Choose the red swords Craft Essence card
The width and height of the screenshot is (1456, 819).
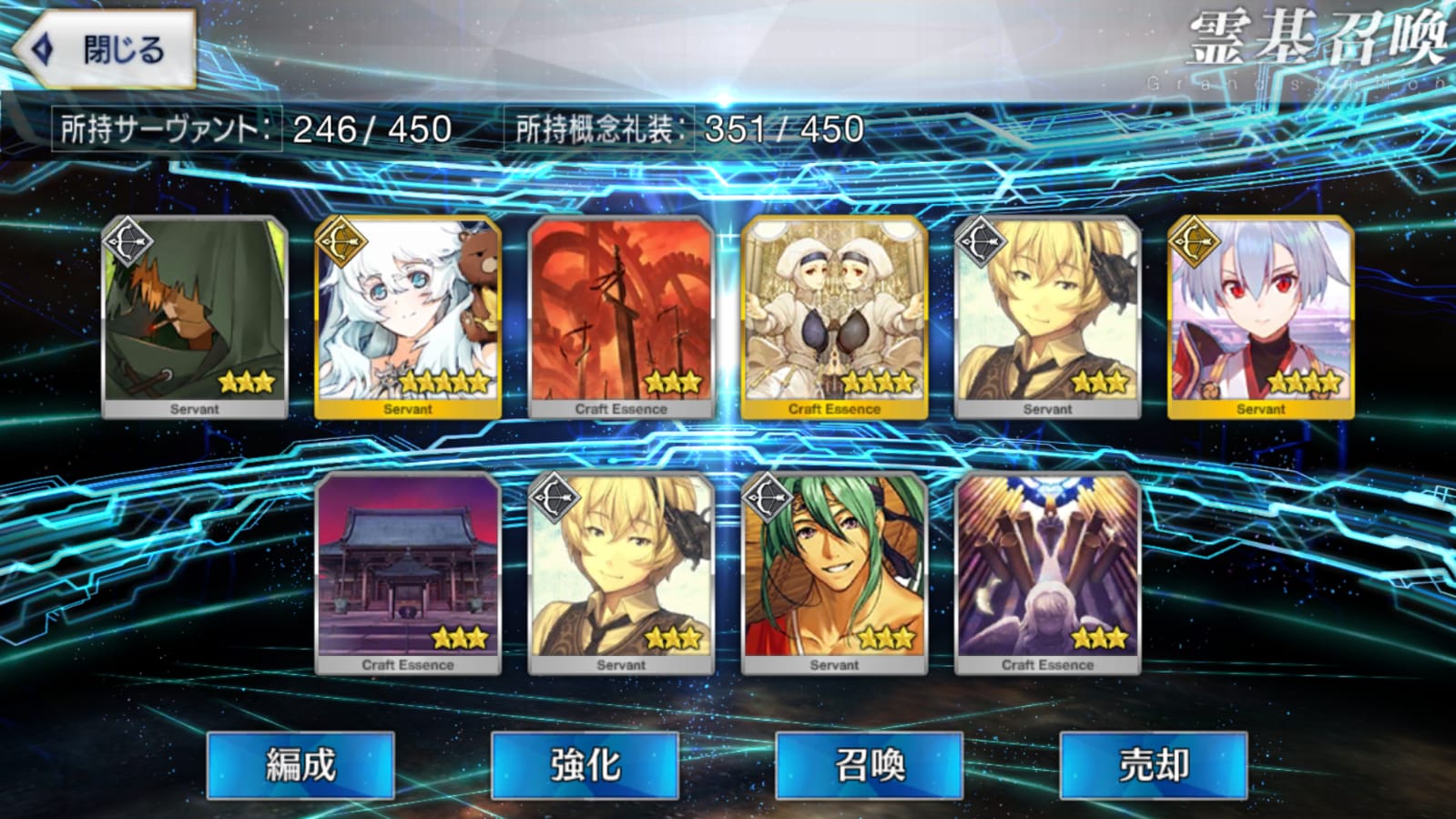pyautogui.click(x=621, y=316)
